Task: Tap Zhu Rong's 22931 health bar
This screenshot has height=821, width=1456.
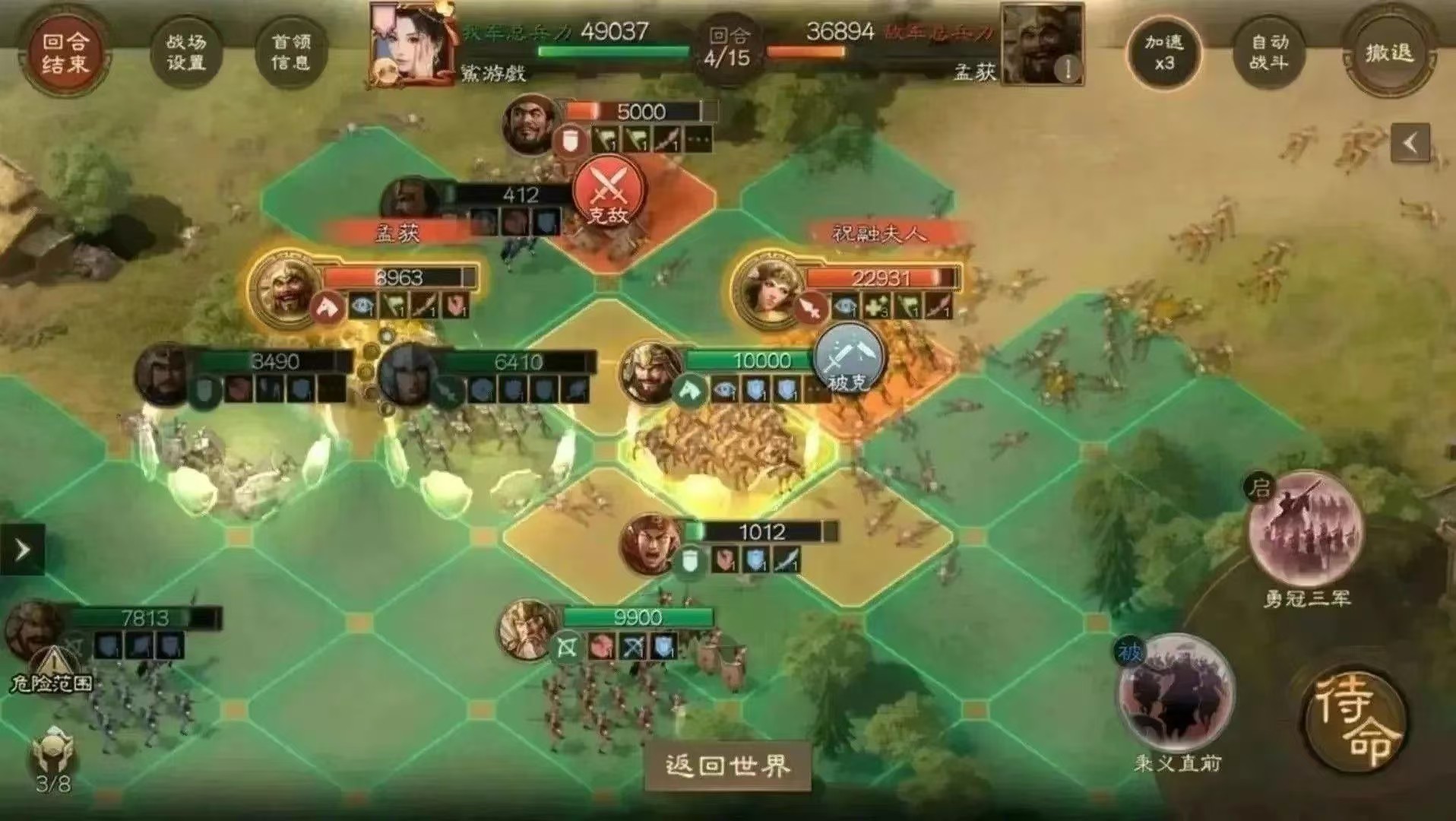Action: point(880,278)
